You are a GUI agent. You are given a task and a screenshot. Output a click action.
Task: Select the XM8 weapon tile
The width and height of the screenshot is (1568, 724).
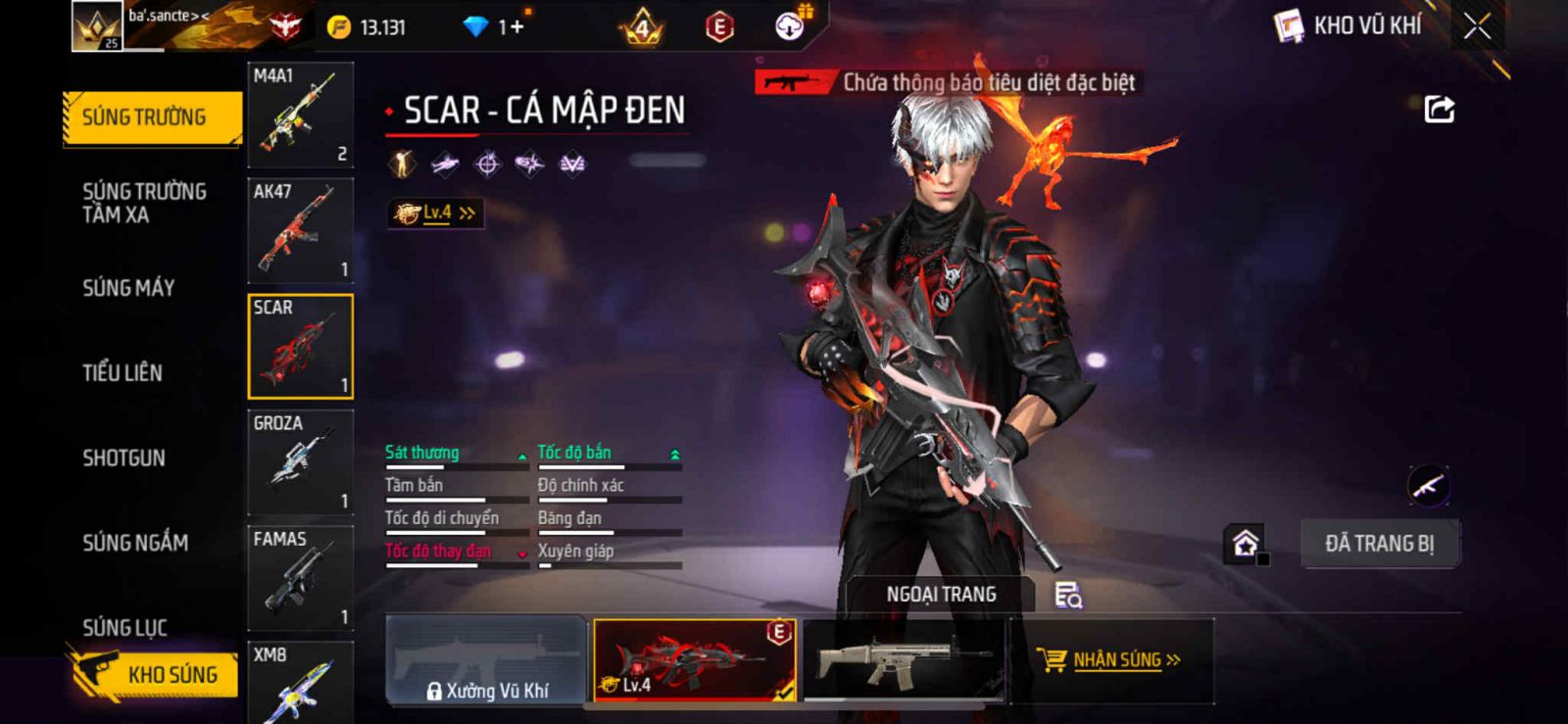[300, 682]
